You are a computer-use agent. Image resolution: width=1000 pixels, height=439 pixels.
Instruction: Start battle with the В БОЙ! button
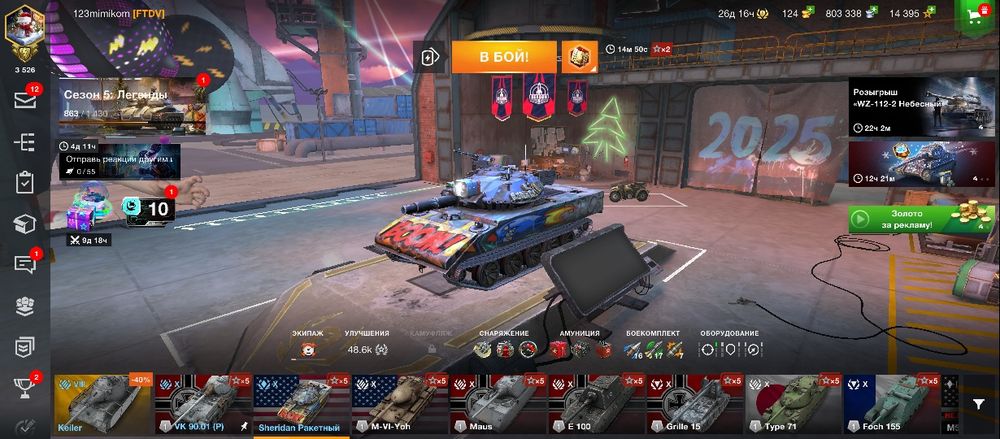click(x=503, y=56)
